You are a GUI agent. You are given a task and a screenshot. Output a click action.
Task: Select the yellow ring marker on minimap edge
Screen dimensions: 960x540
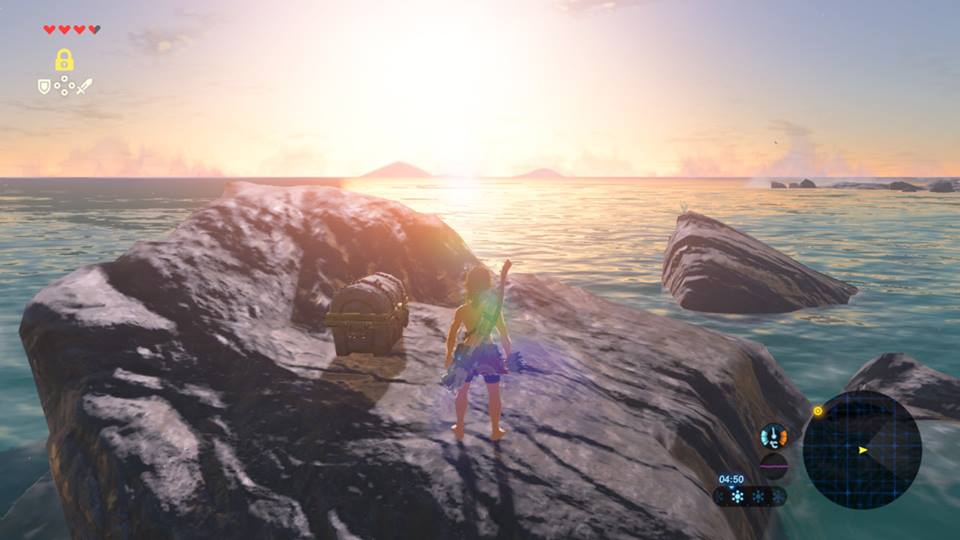pyautogui.click(x=817, y=410)
